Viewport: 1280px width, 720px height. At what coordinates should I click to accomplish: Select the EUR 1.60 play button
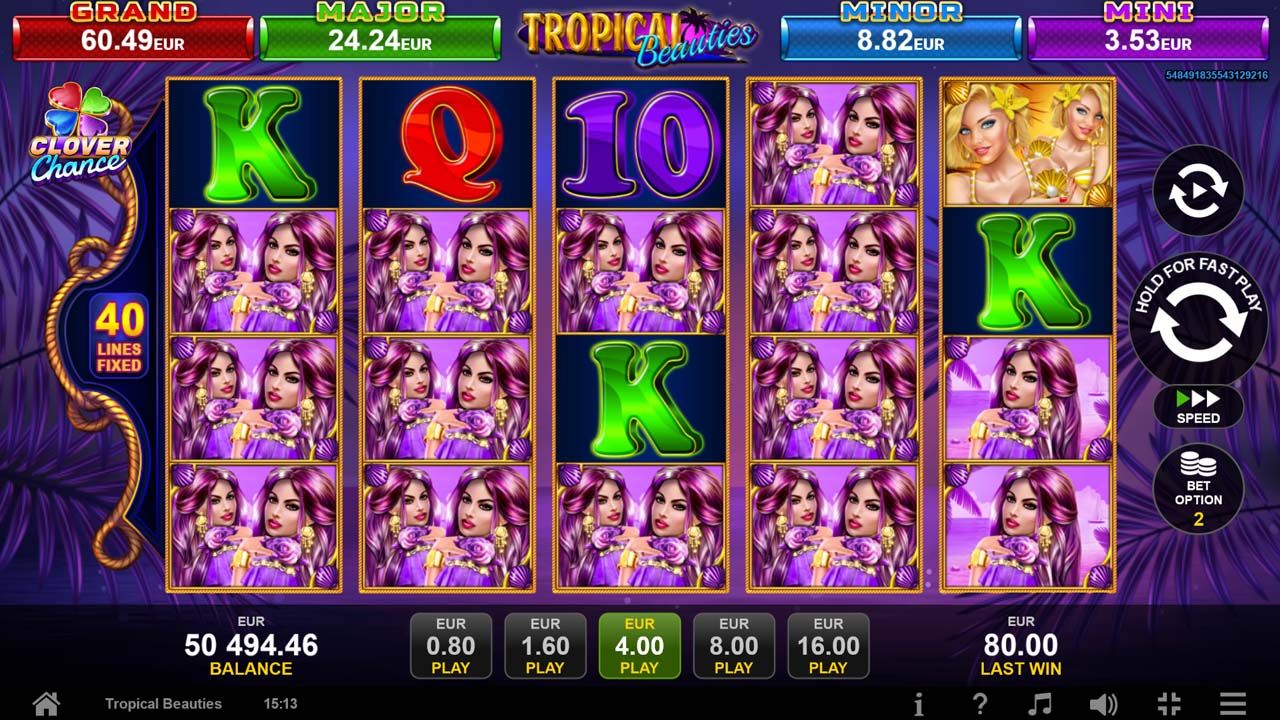545,646
